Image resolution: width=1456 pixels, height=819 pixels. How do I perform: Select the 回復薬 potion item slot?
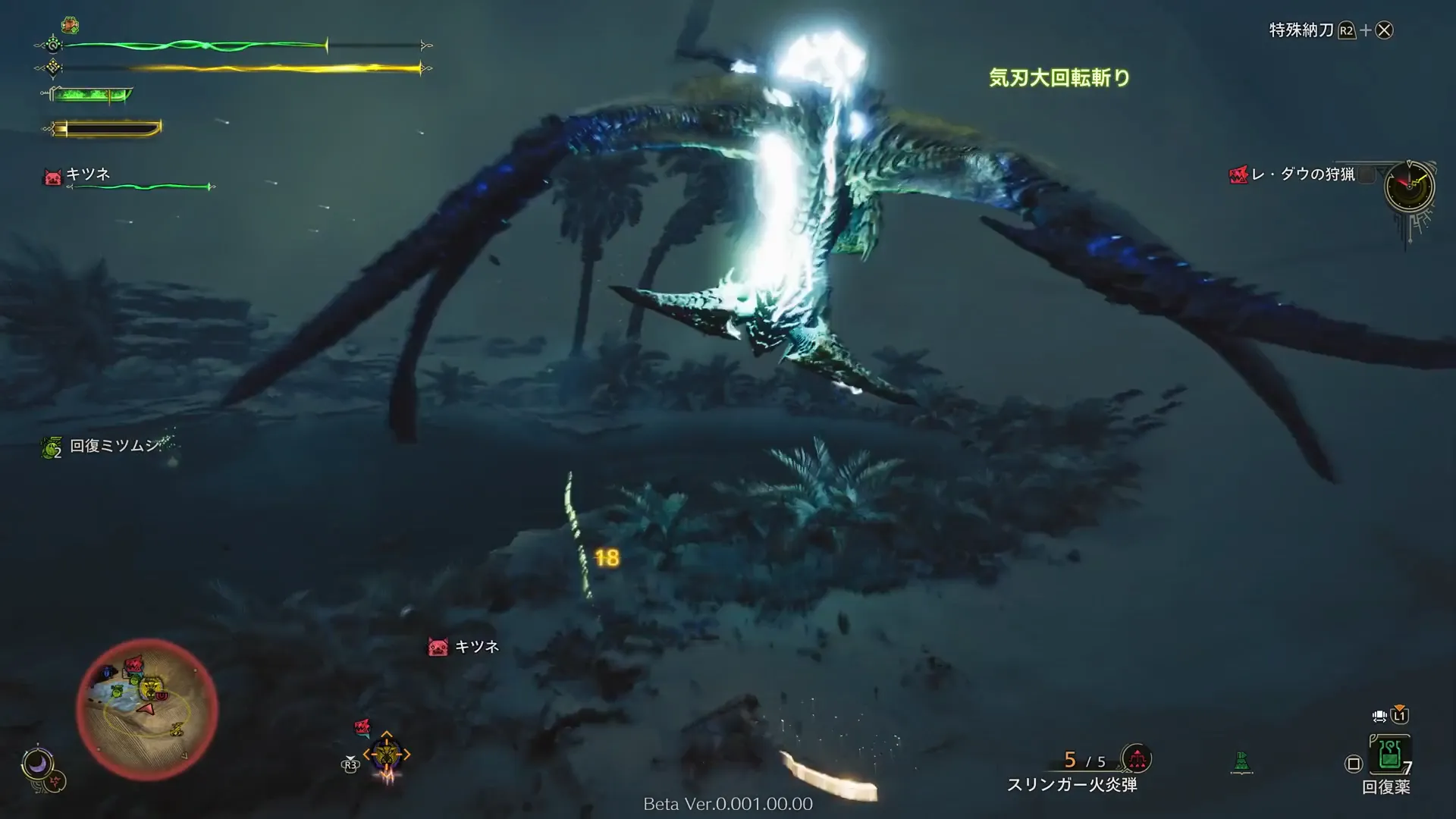point(1389,755)
